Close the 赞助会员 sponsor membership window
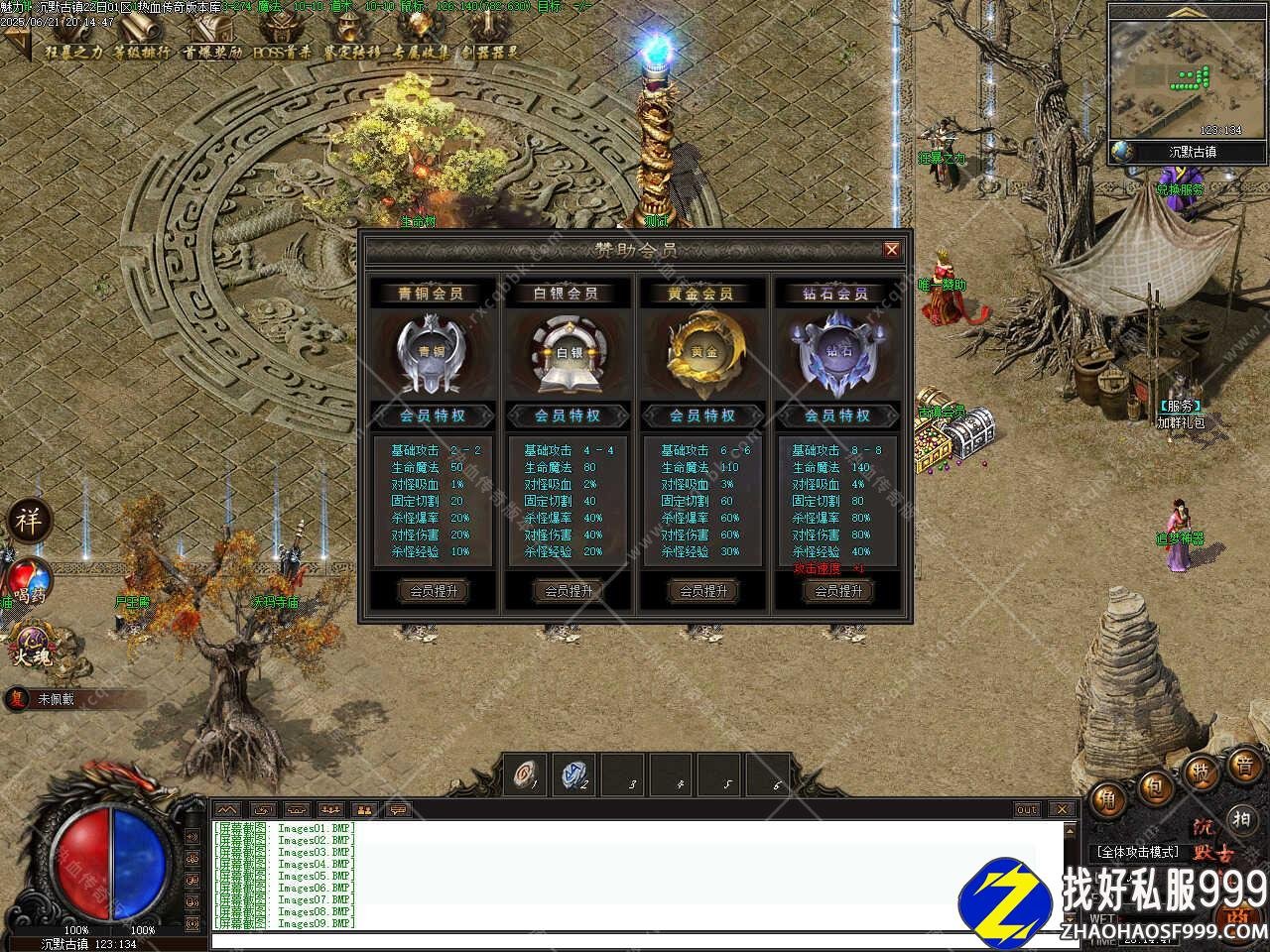 click(891, 250)
